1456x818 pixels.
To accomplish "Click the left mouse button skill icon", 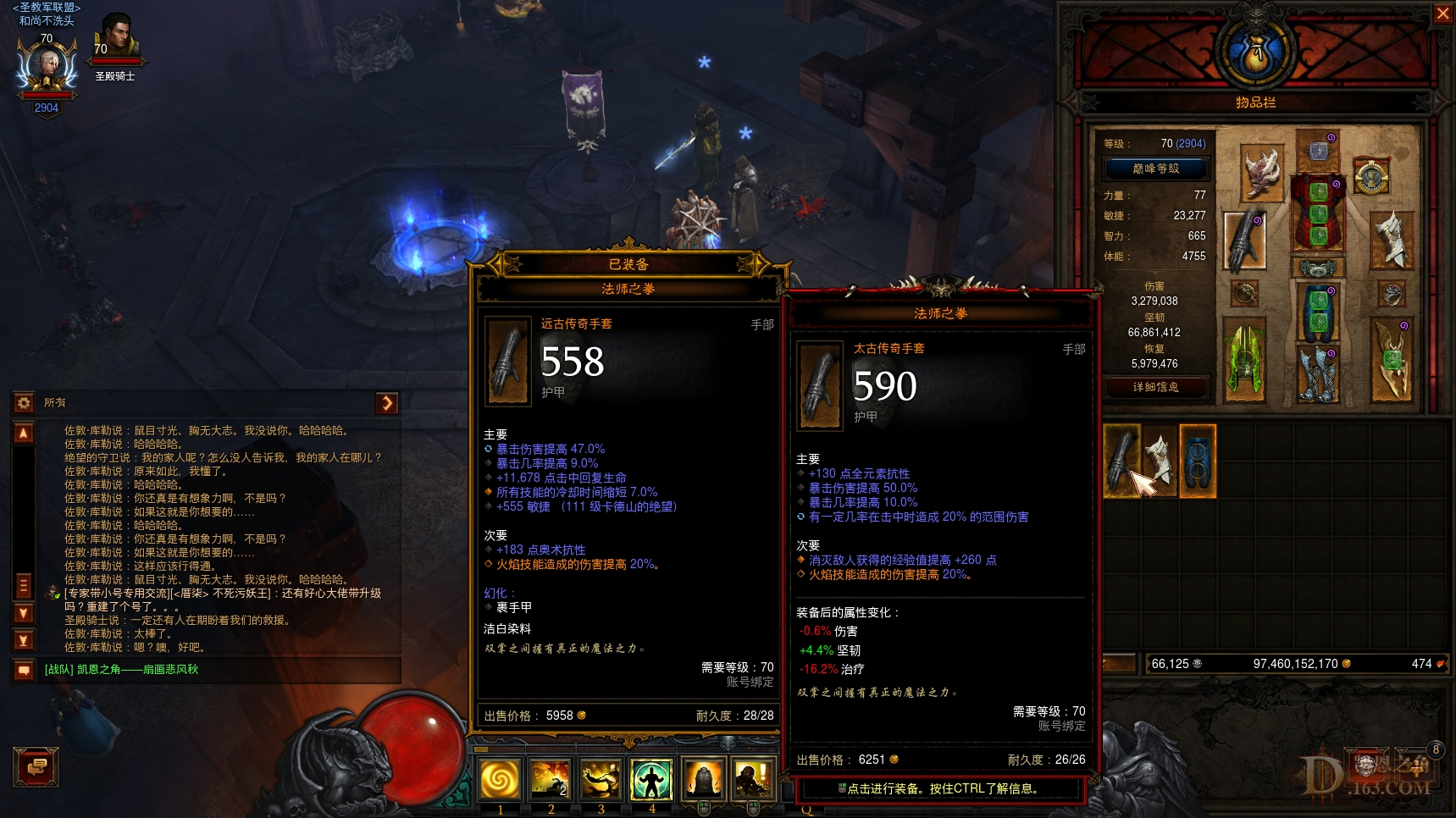I will (x=706, y=780).
